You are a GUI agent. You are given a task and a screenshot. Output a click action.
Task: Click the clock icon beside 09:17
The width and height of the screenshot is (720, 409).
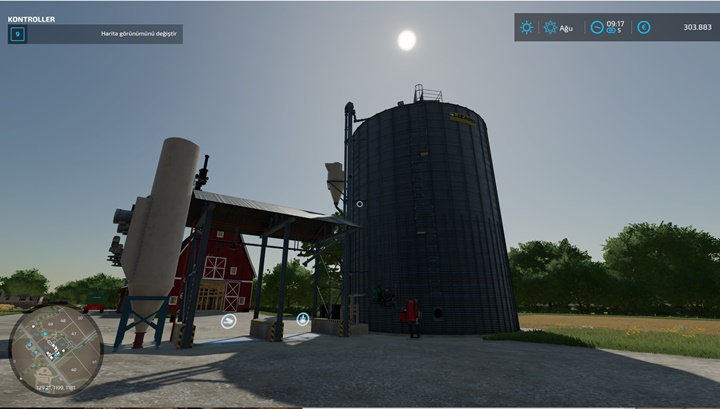[597, 27]
